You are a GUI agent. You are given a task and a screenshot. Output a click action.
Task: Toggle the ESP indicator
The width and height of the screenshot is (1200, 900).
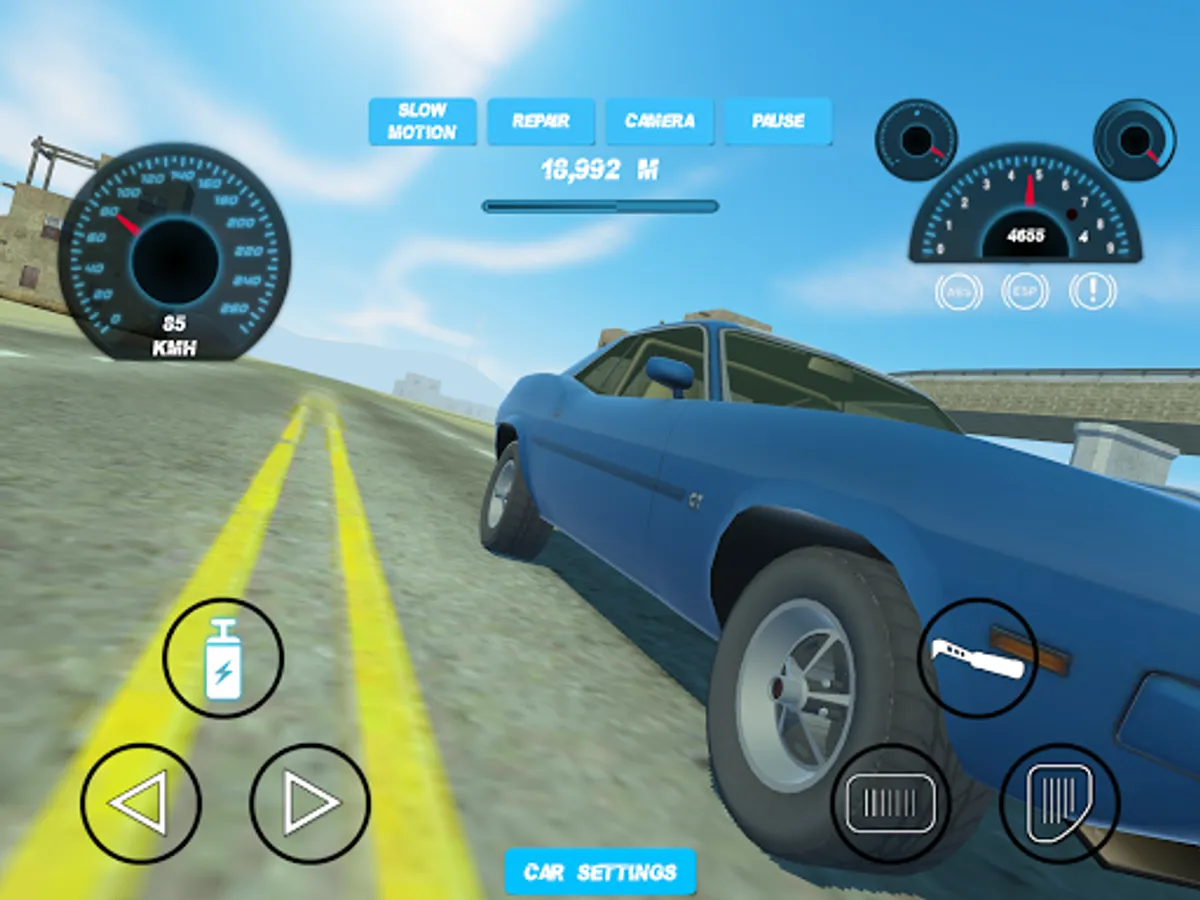pyautogui.click(x=1025, y=291)
